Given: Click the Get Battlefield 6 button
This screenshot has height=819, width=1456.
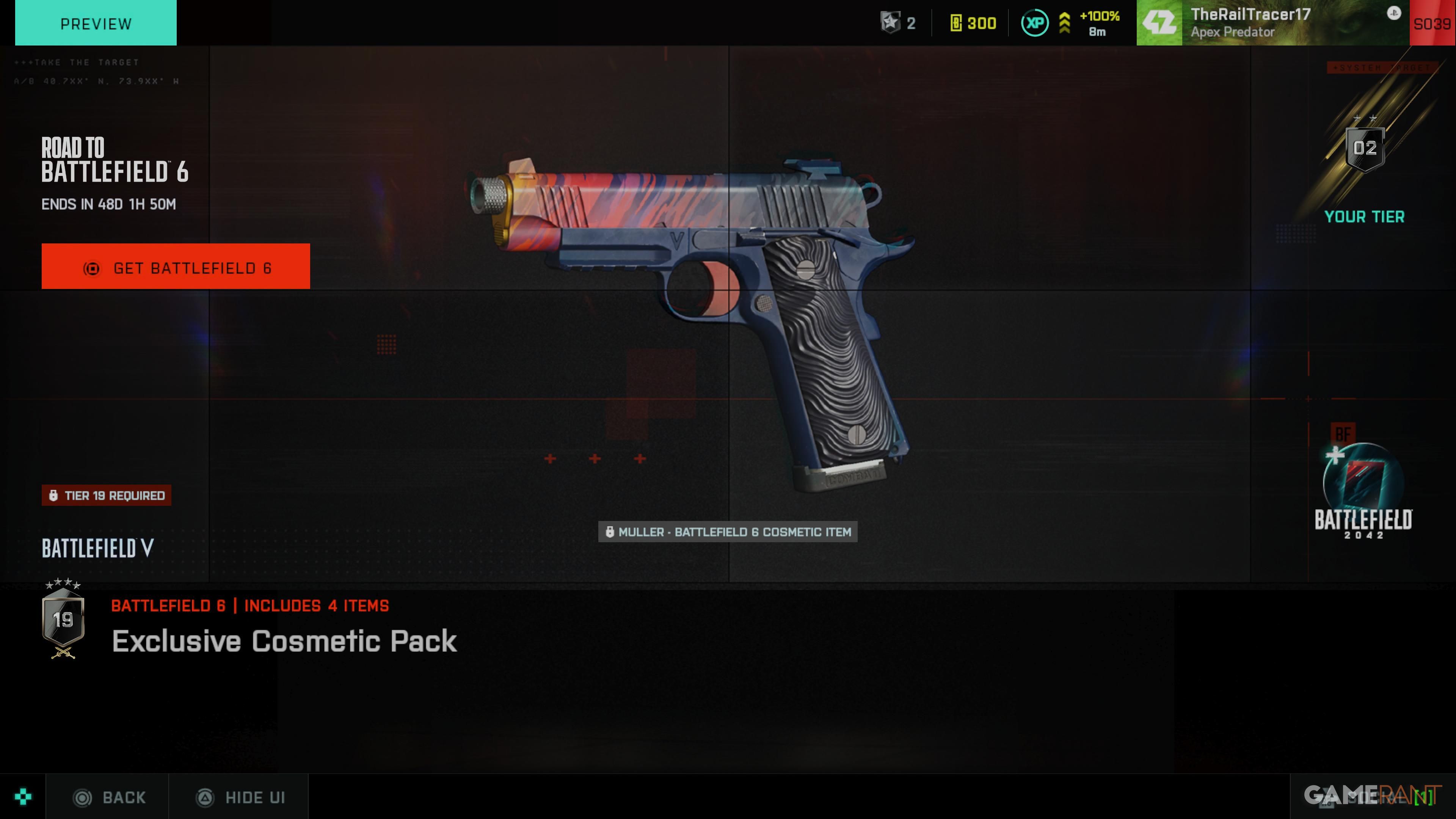Looking at the screenshot, I should pyautogui.click(x=175, y=267).
